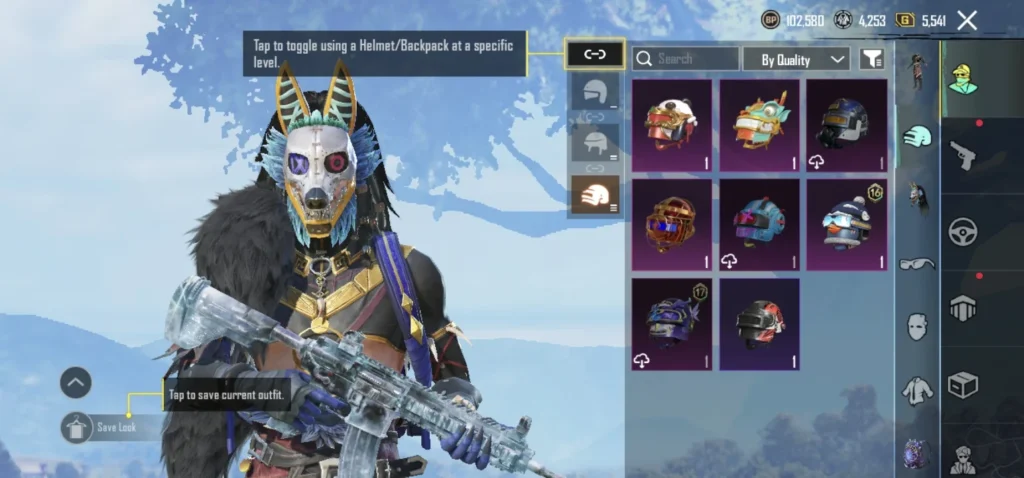Screen dimensions: 1024x478
Task: Close the inventory screen with the X
Action: (967, 20)
